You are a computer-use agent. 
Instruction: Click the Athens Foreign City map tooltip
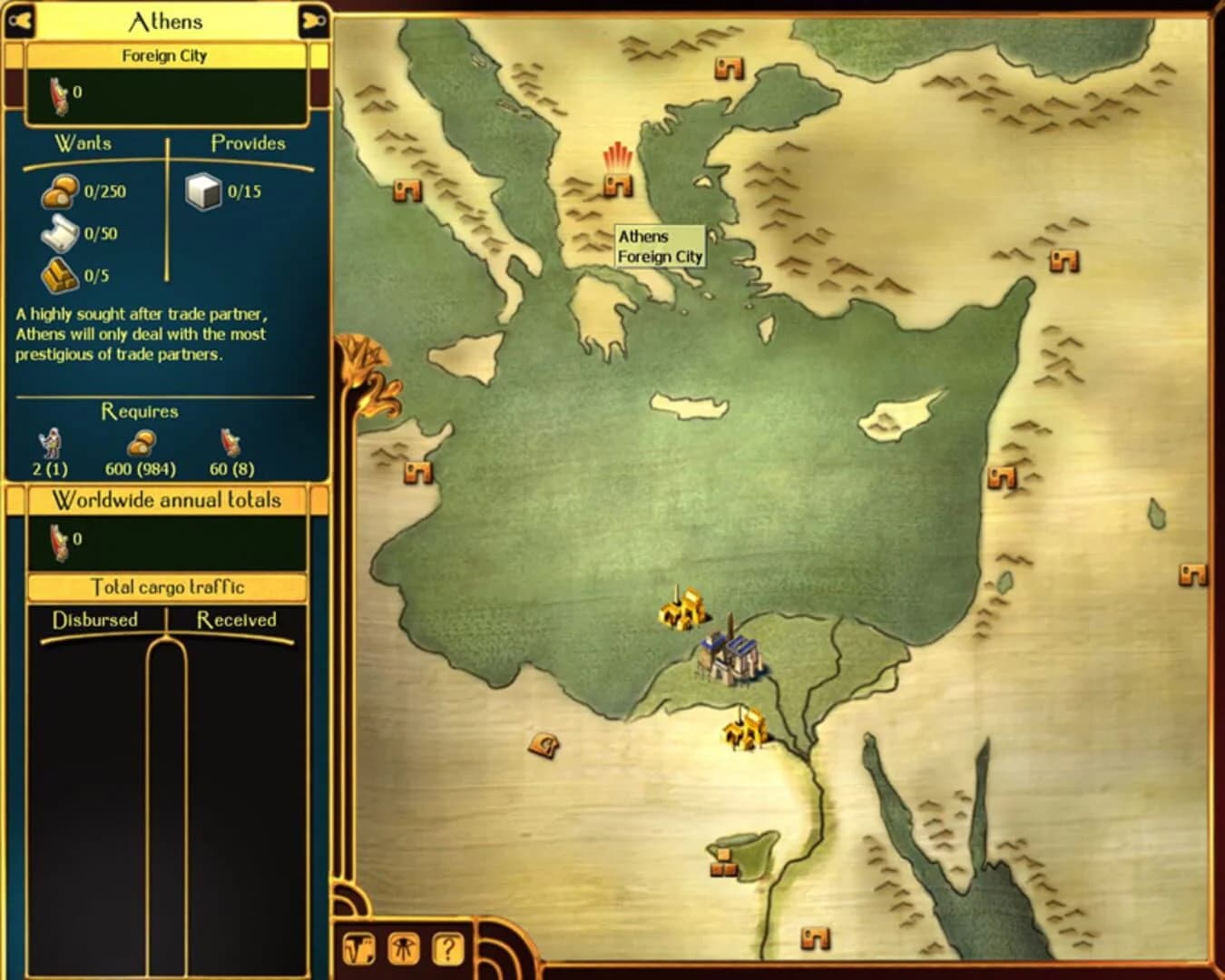[x=659, y=247]
